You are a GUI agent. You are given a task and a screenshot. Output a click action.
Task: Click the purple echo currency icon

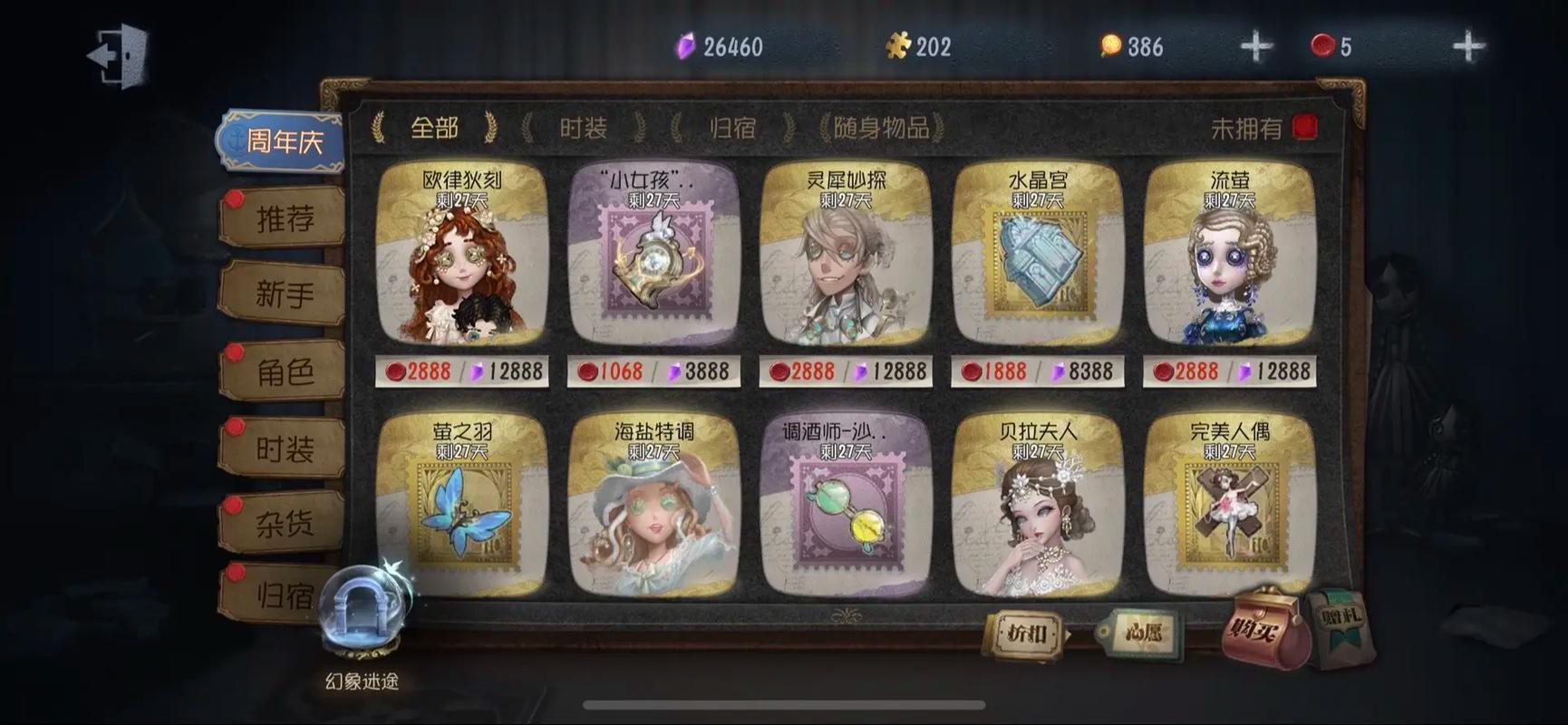point(687,43)
